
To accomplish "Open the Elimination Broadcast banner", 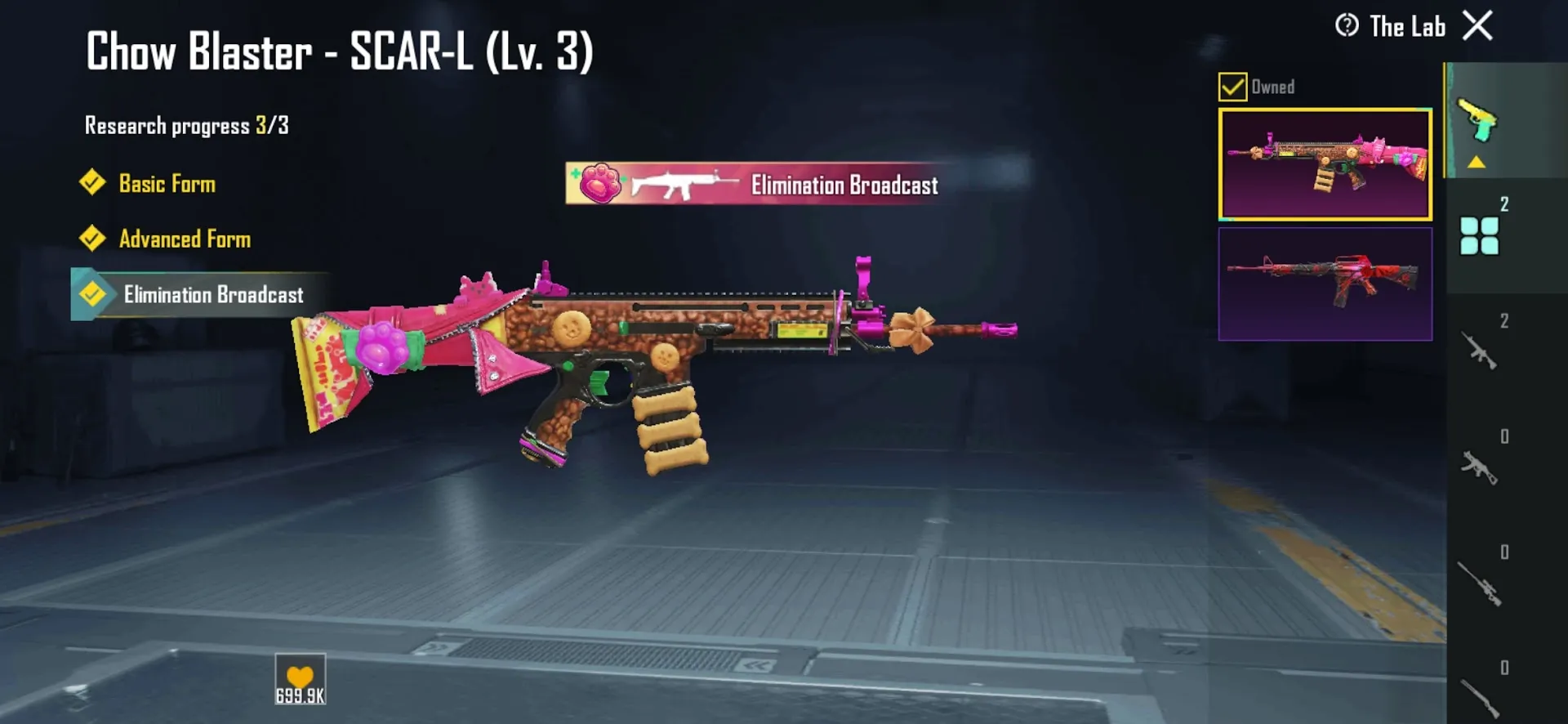I will [x=755, y=185].
